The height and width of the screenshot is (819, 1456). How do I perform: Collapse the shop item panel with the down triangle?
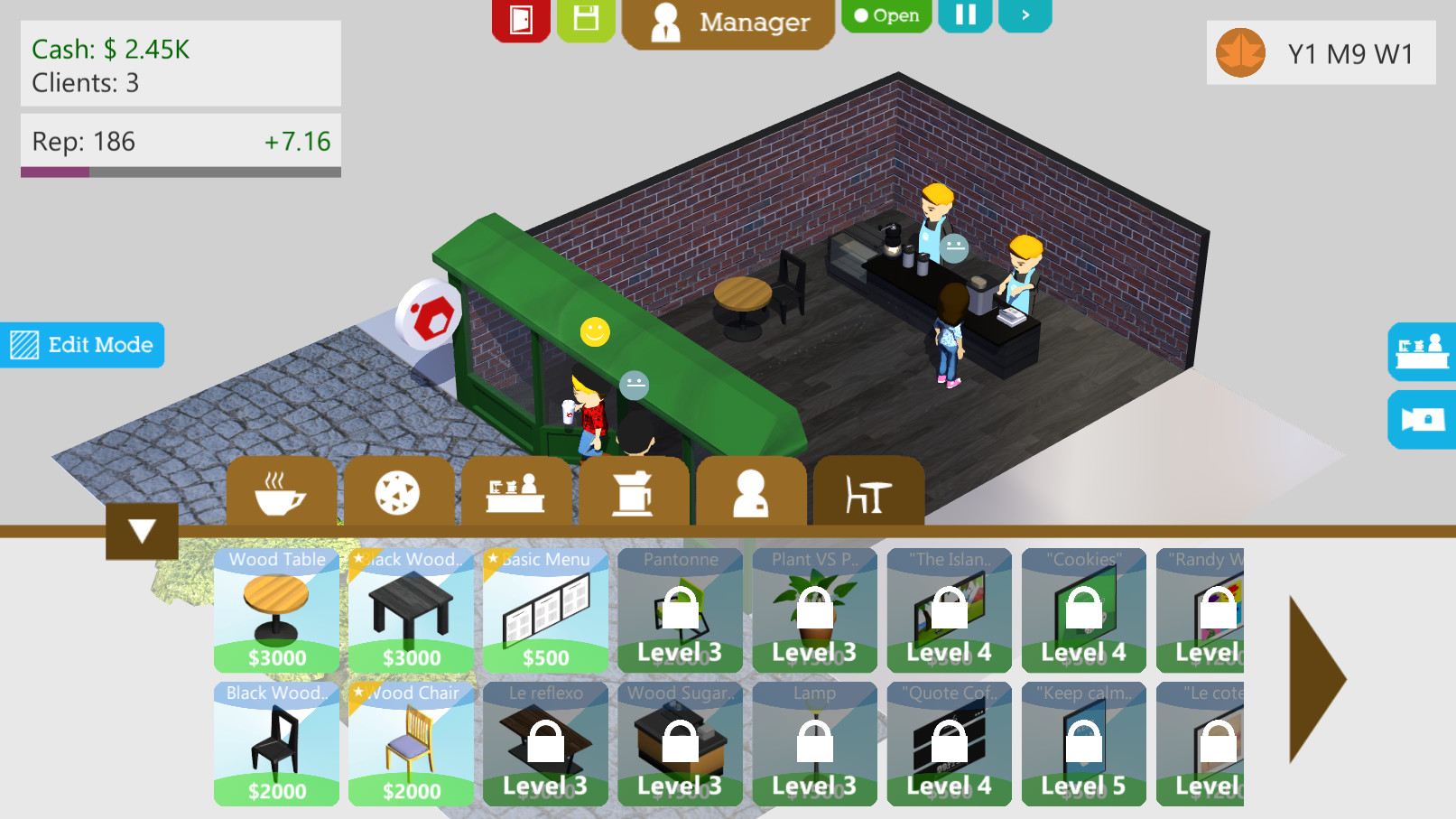[141, 532]
